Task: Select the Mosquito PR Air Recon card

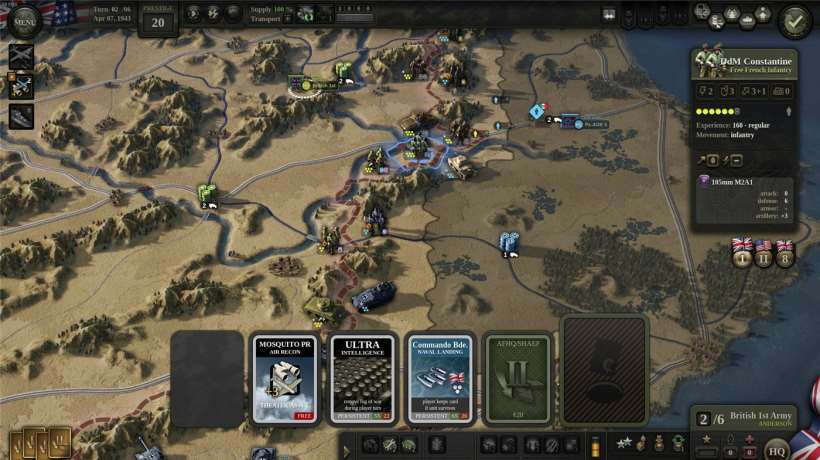Action: (286, 379)
